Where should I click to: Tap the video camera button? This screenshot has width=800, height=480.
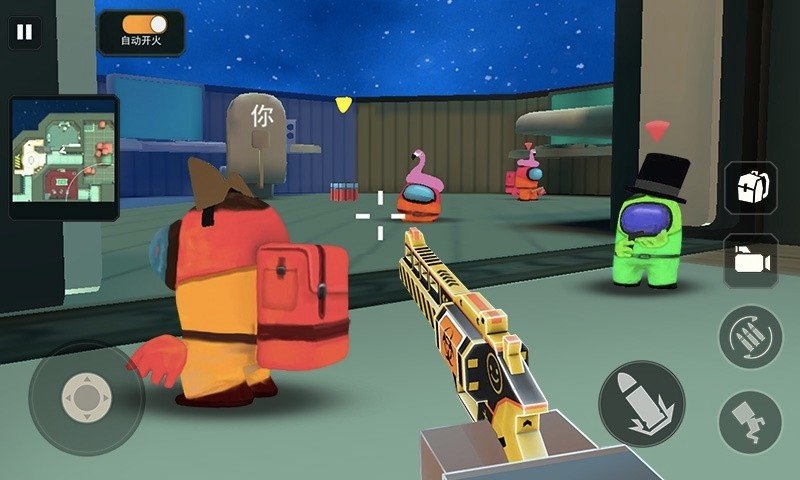pos(750,261)
